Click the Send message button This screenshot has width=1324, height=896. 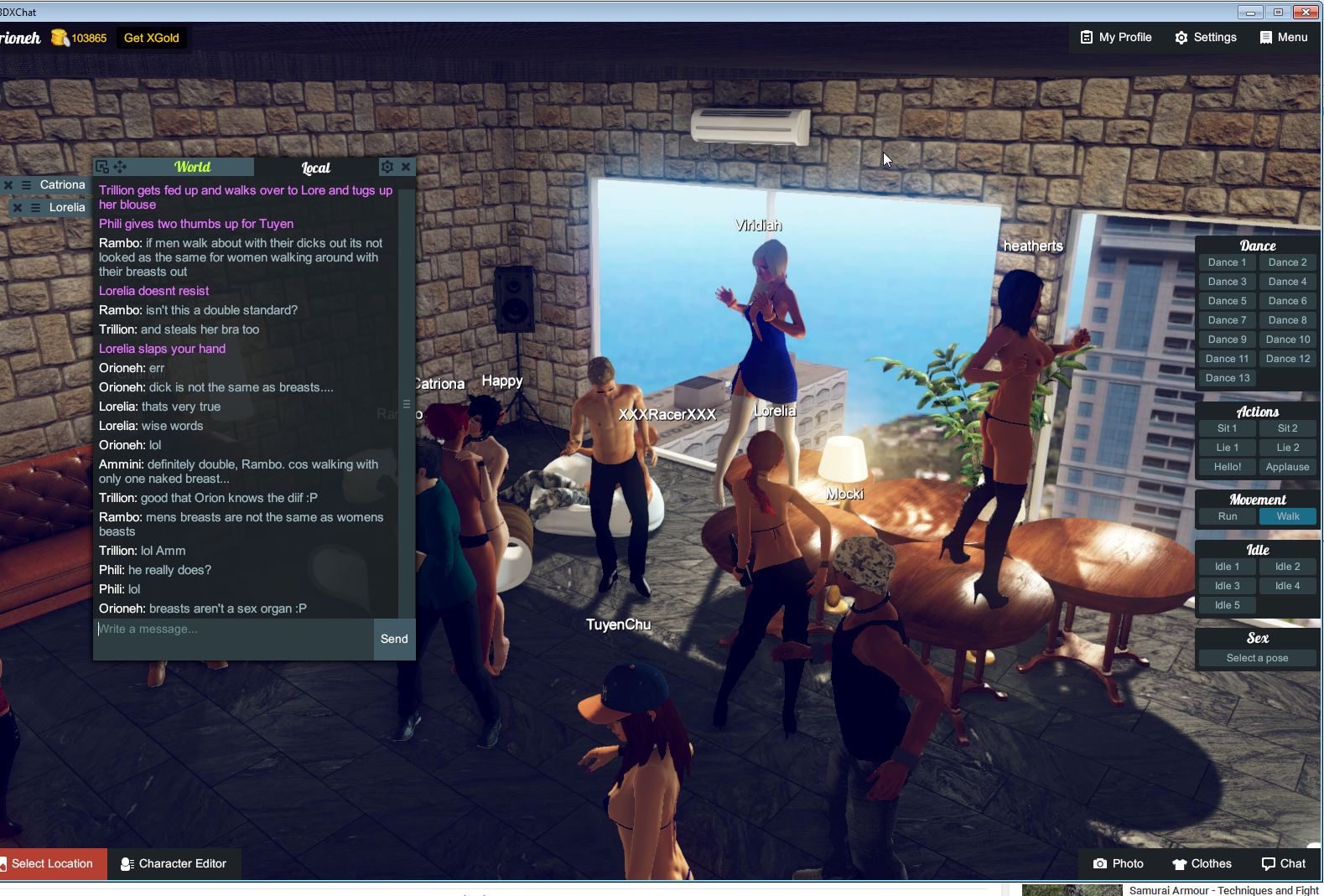click(393, 639)
